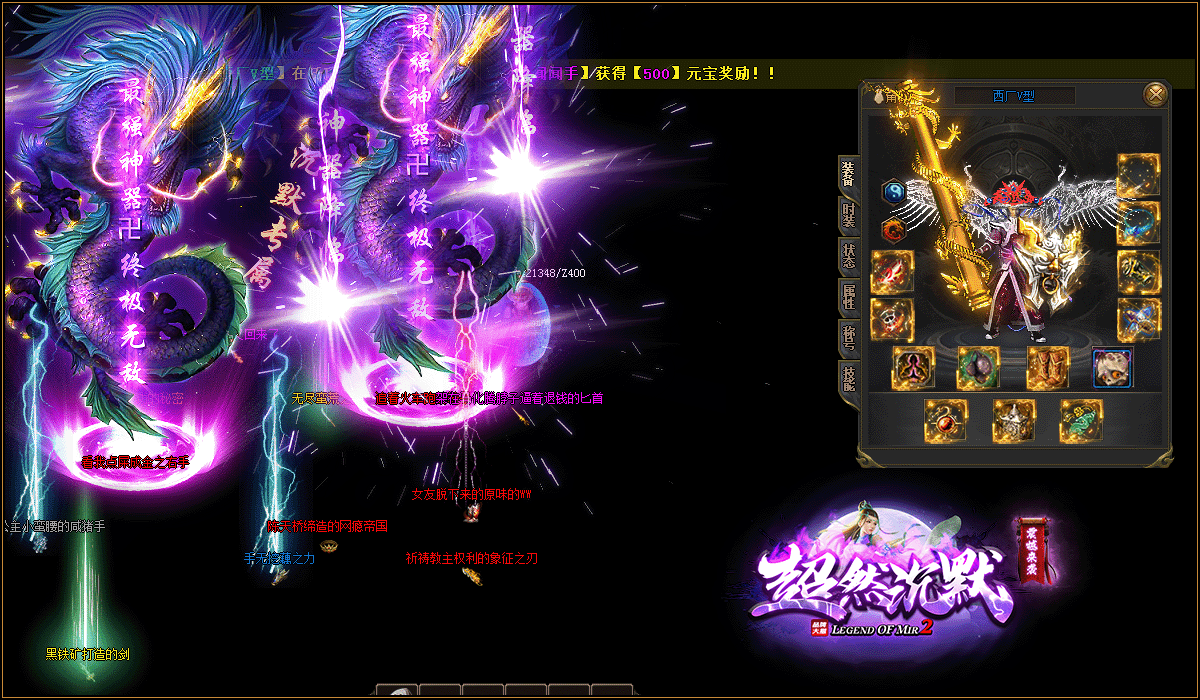Select the silver helmet equipment slot
Viewport: 1200px width, 700px height.
[x=1013, y=420]
